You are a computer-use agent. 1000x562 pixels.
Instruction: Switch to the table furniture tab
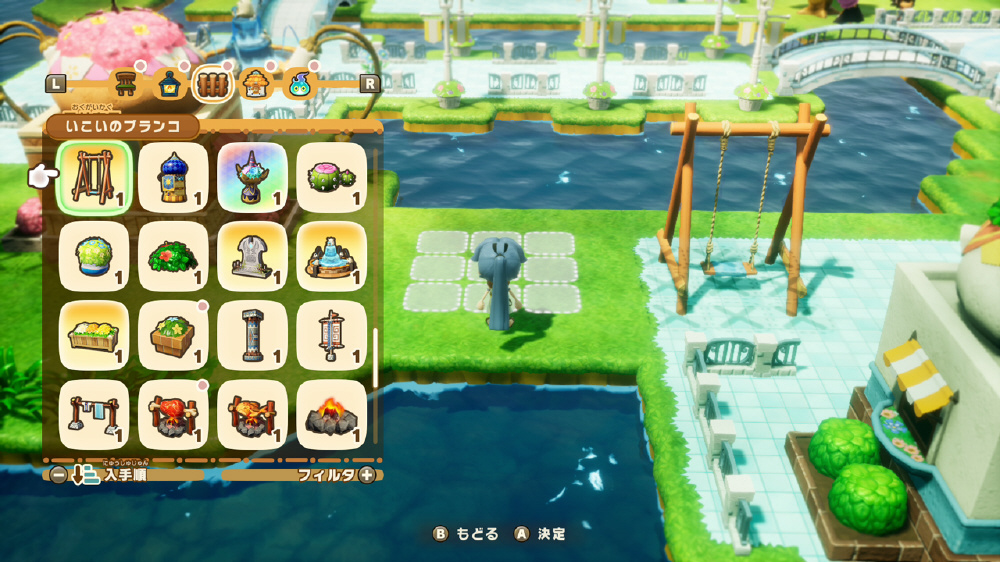point(125,84)
